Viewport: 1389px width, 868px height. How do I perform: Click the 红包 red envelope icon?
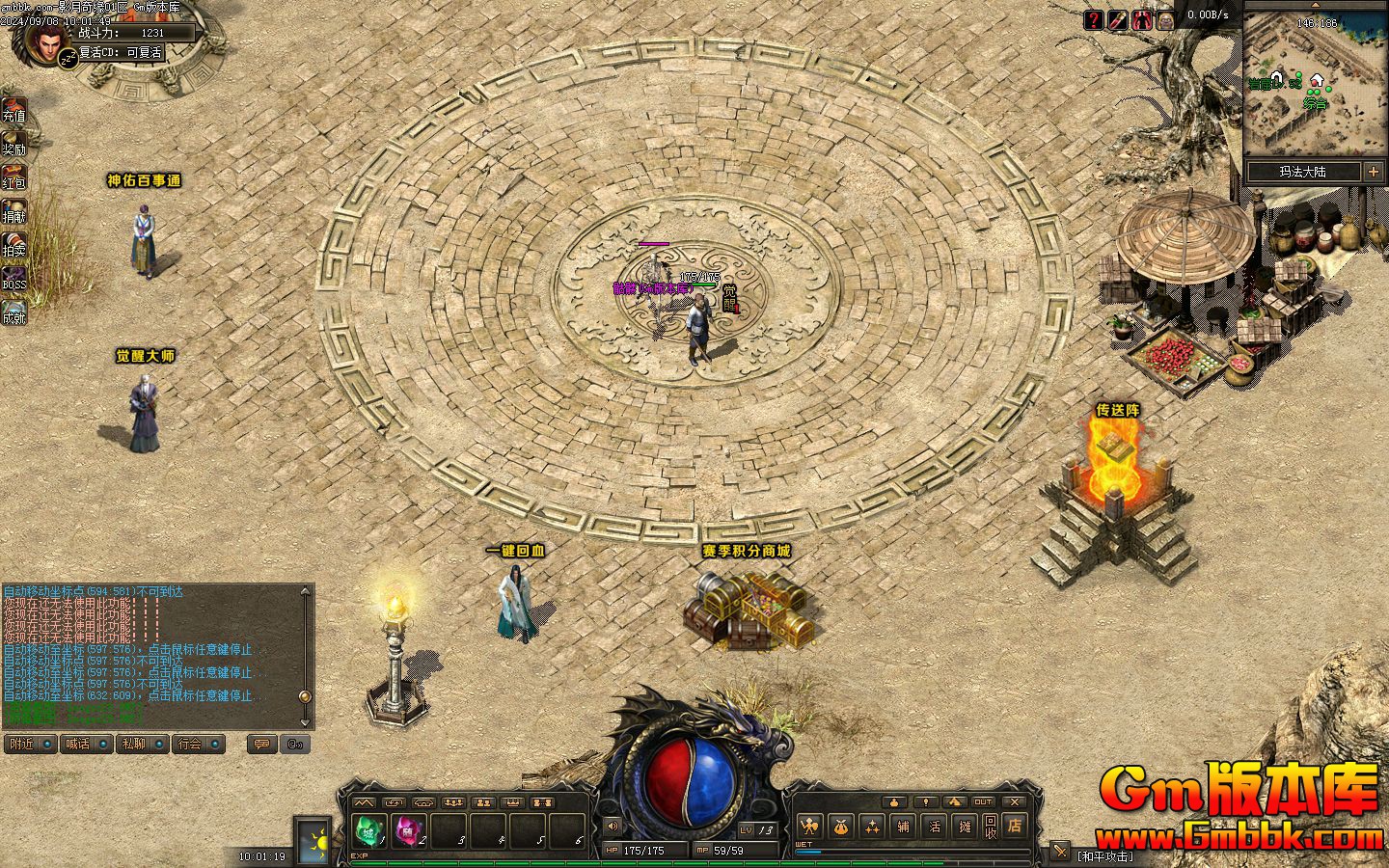tap(14, 176)
